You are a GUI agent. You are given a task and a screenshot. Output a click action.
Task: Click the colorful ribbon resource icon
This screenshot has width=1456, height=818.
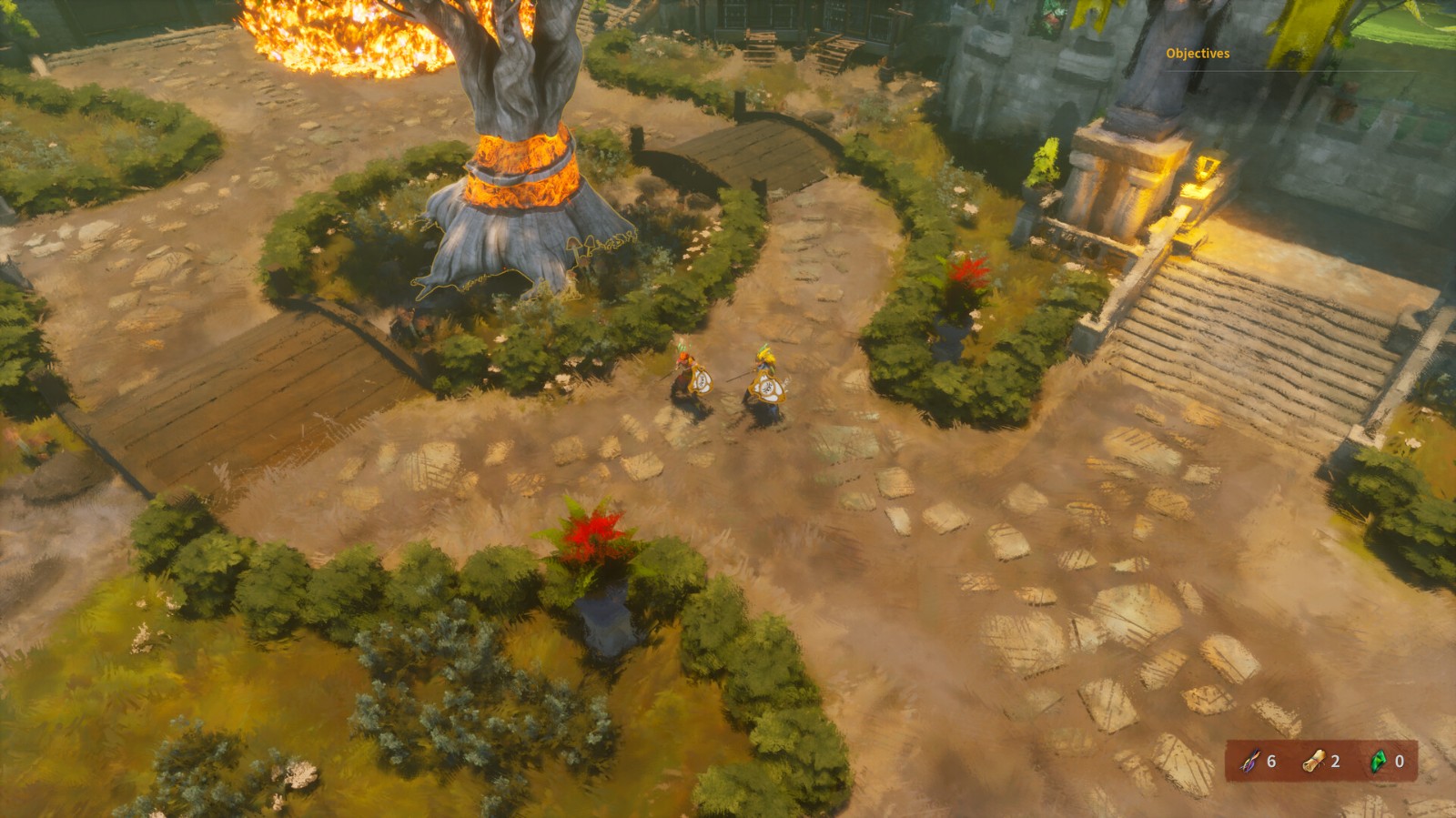(x=1251, y=761)
